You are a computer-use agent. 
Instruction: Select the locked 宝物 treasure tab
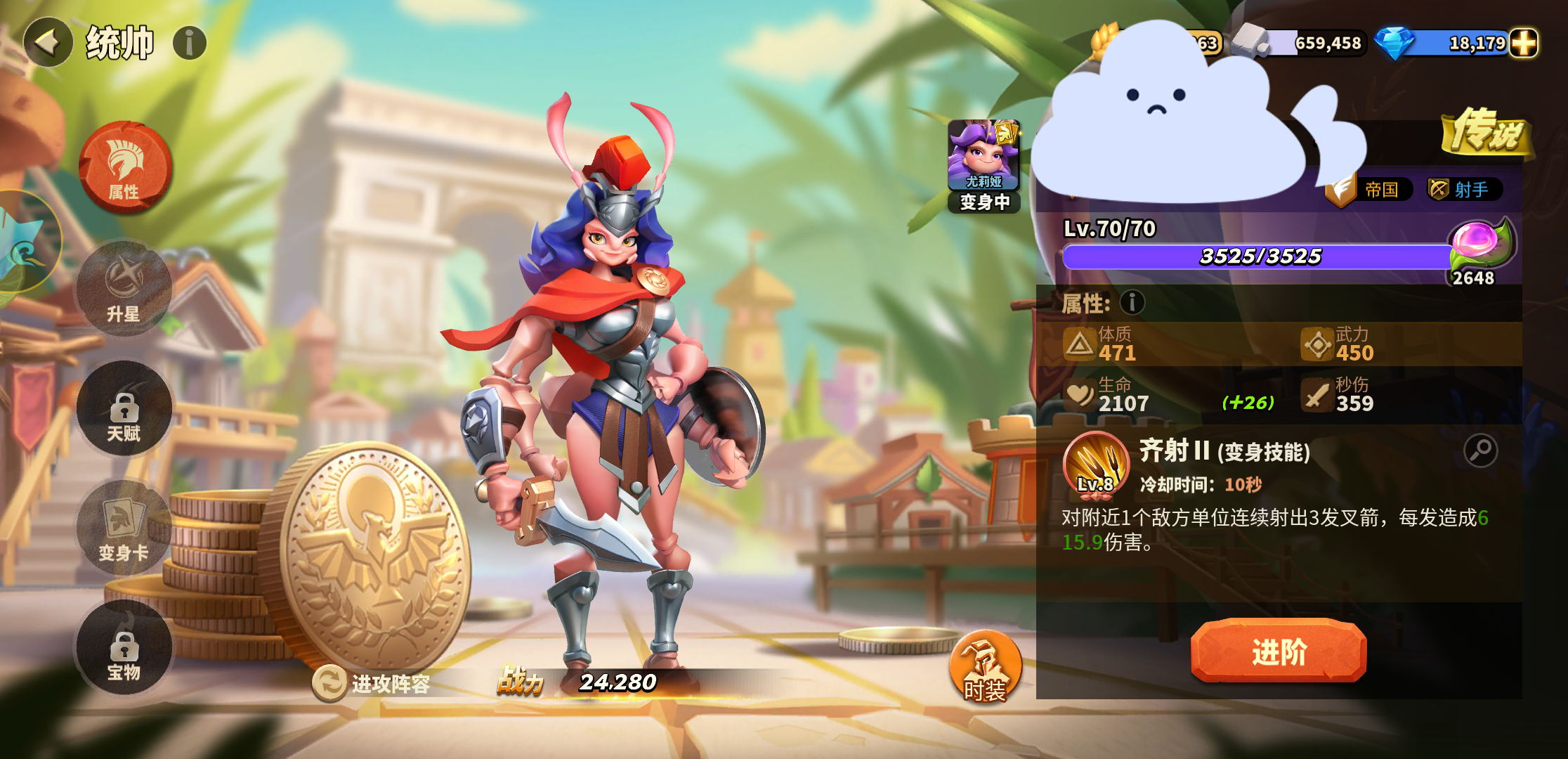[124, 648]
